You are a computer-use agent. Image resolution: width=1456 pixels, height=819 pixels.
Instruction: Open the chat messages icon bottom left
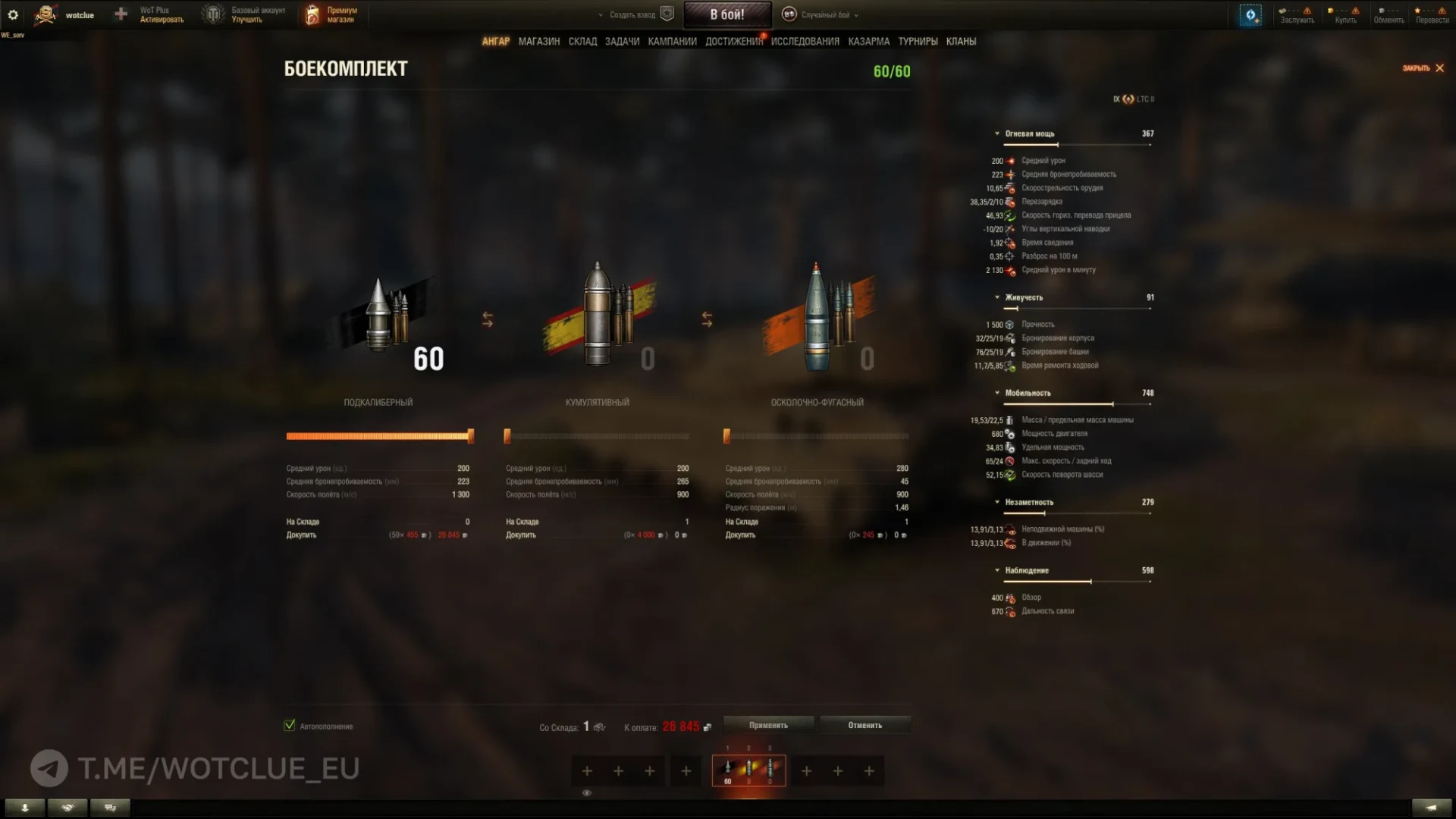110,808
